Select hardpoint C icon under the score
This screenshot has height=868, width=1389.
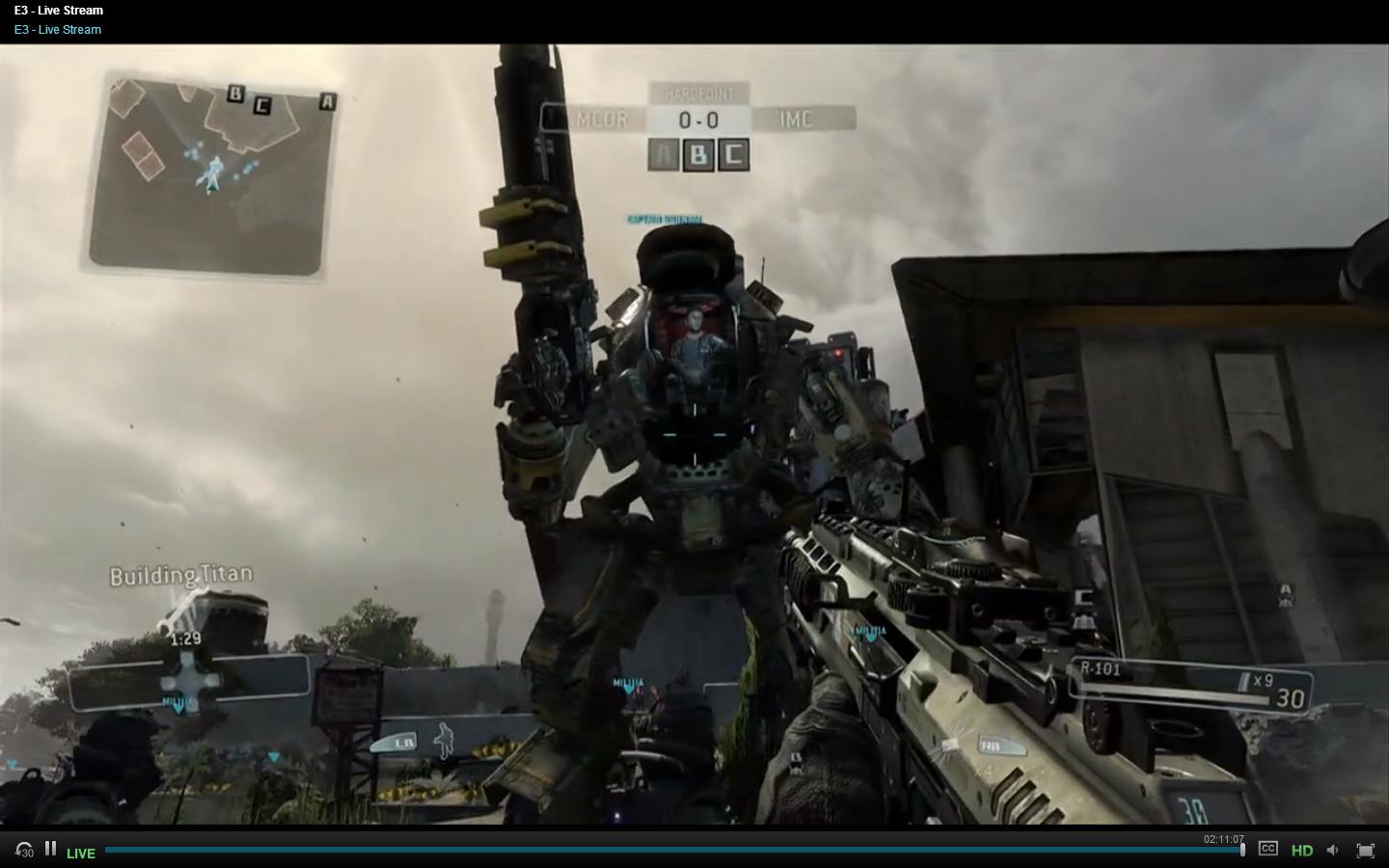pyautogui.click(x=733, y=154)
